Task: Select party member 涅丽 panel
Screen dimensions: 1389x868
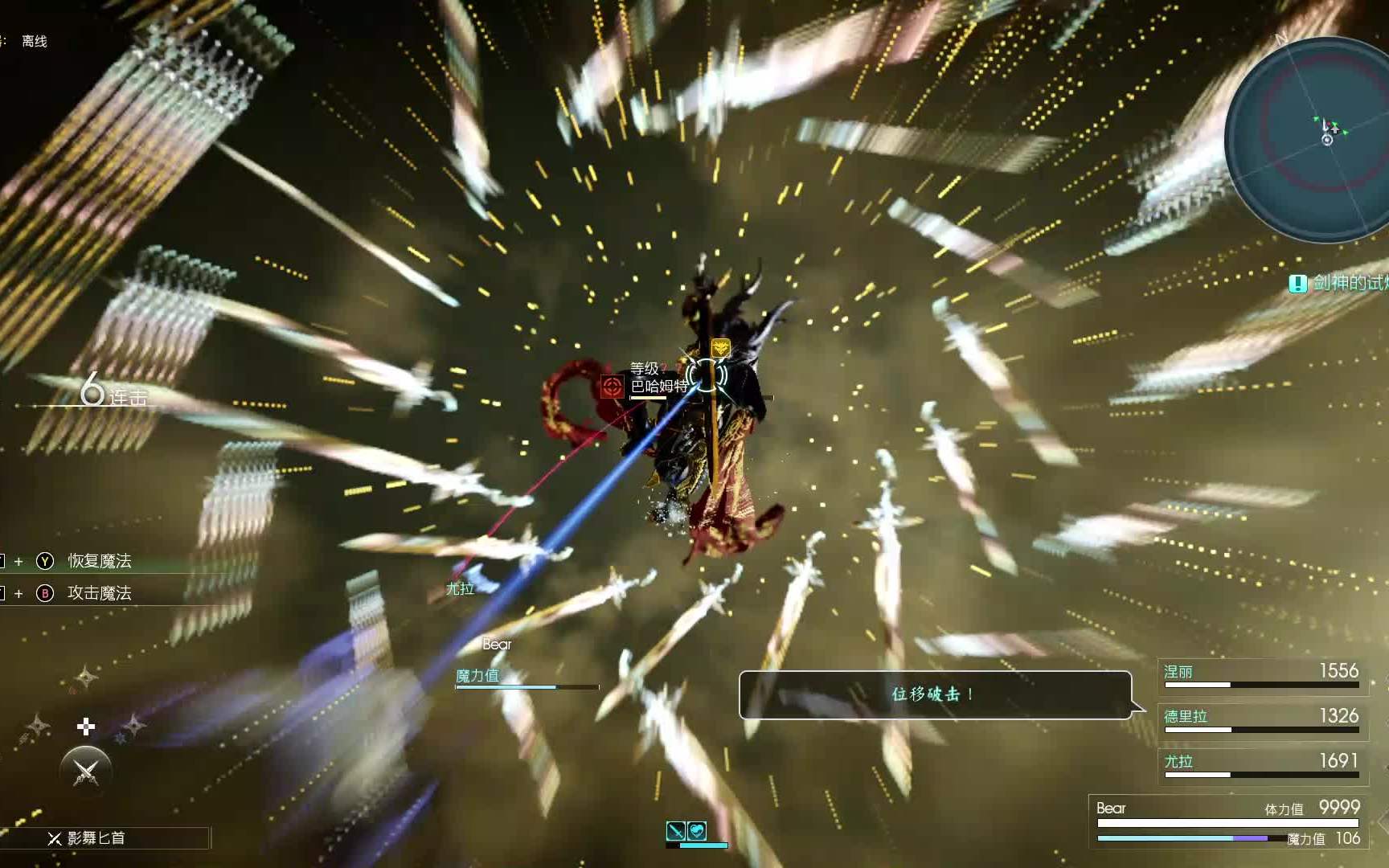Action: tap(1260, 674)
